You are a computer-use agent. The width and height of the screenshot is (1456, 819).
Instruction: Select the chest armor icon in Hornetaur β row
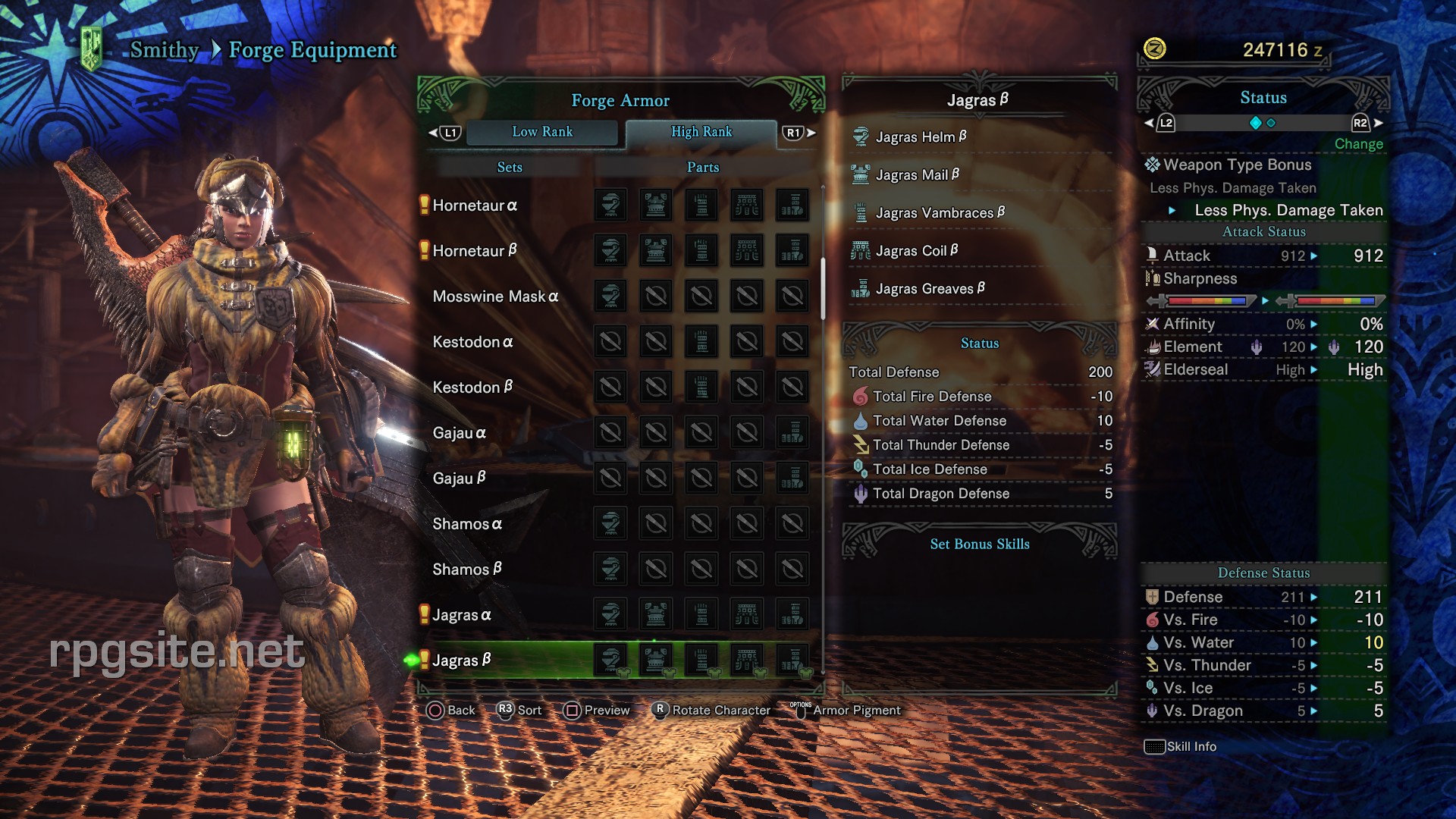655,250
